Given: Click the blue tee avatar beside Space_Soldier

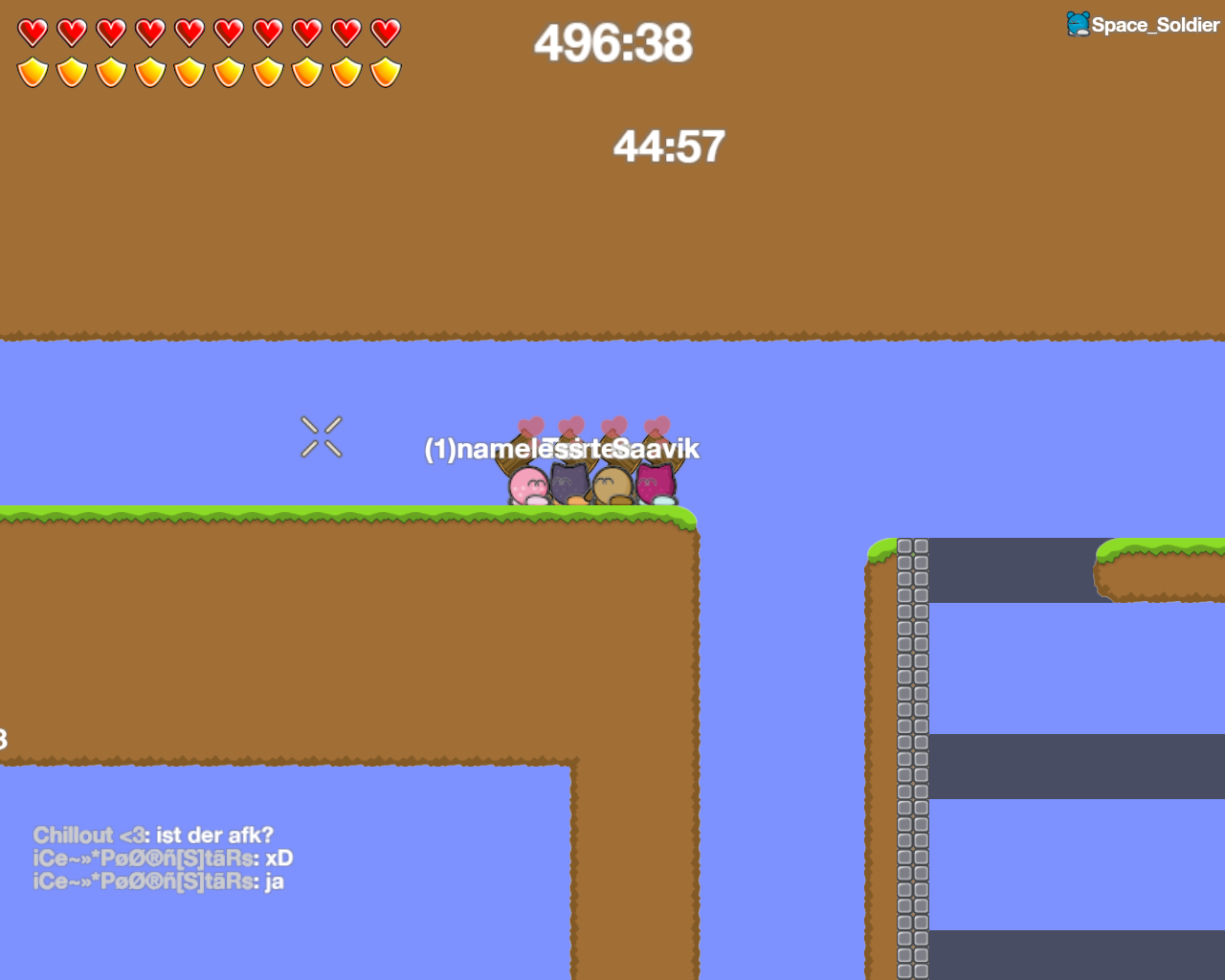Looking at the screenshot, I should tap(1077, 23).
